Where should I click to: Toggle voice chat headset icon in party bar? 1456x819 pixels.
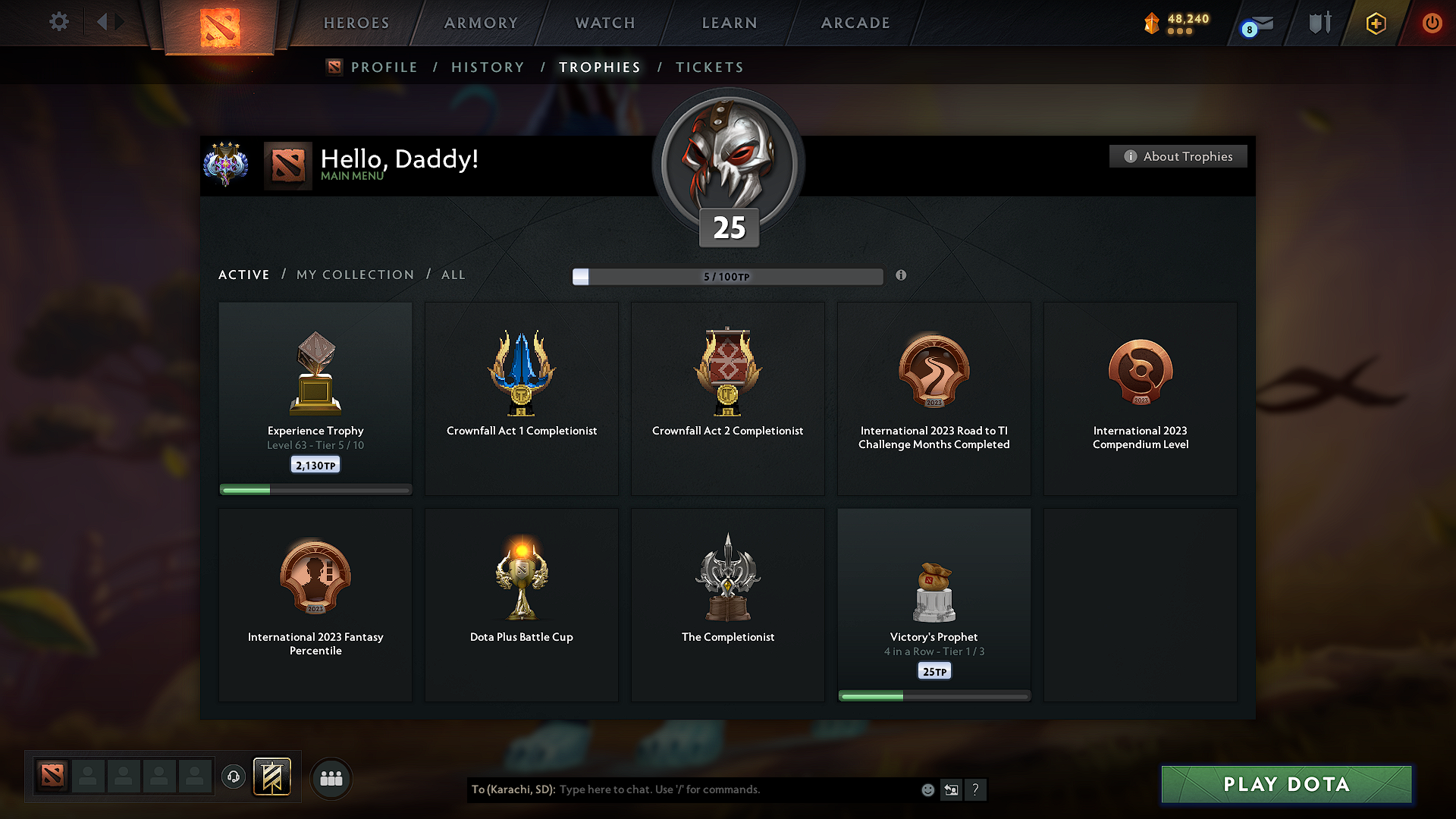[234, 778]
